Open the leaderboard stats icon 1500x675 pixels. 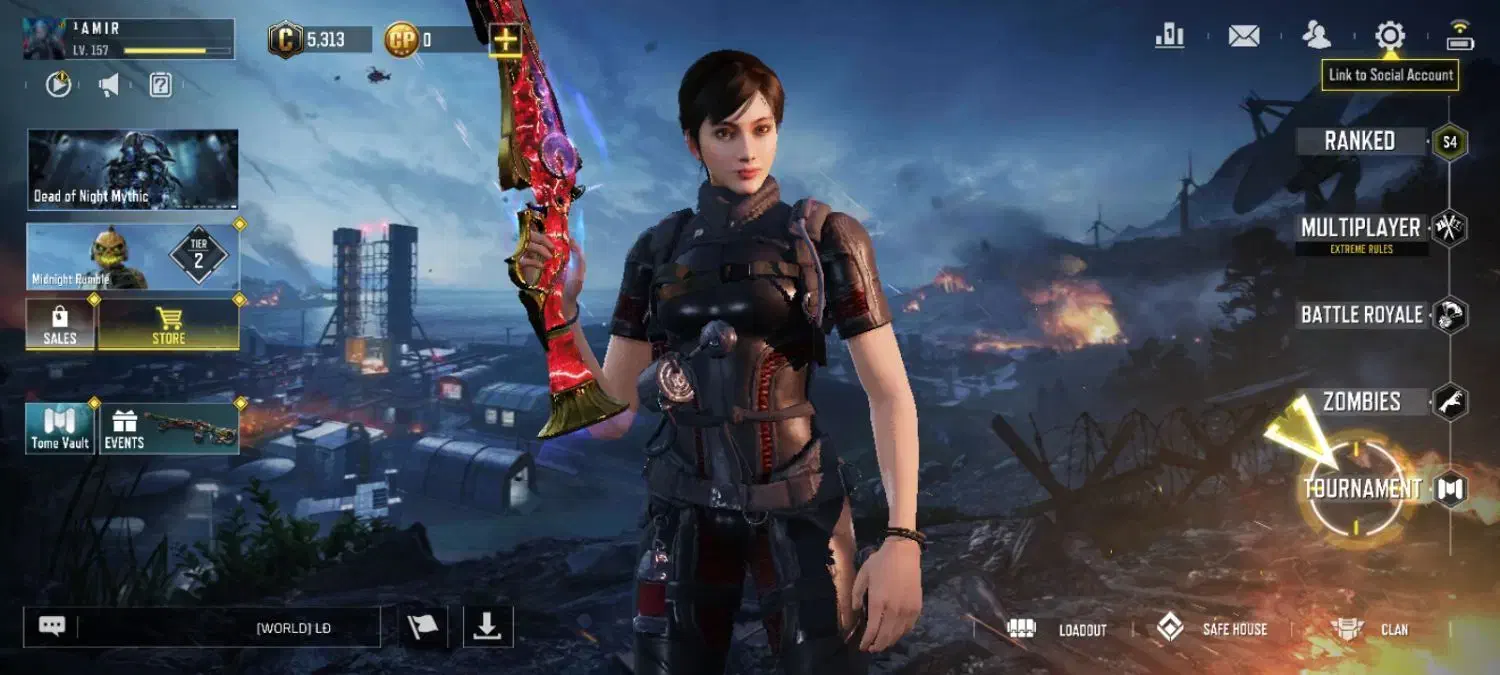pyautogui.click(x=1170, y=36)
